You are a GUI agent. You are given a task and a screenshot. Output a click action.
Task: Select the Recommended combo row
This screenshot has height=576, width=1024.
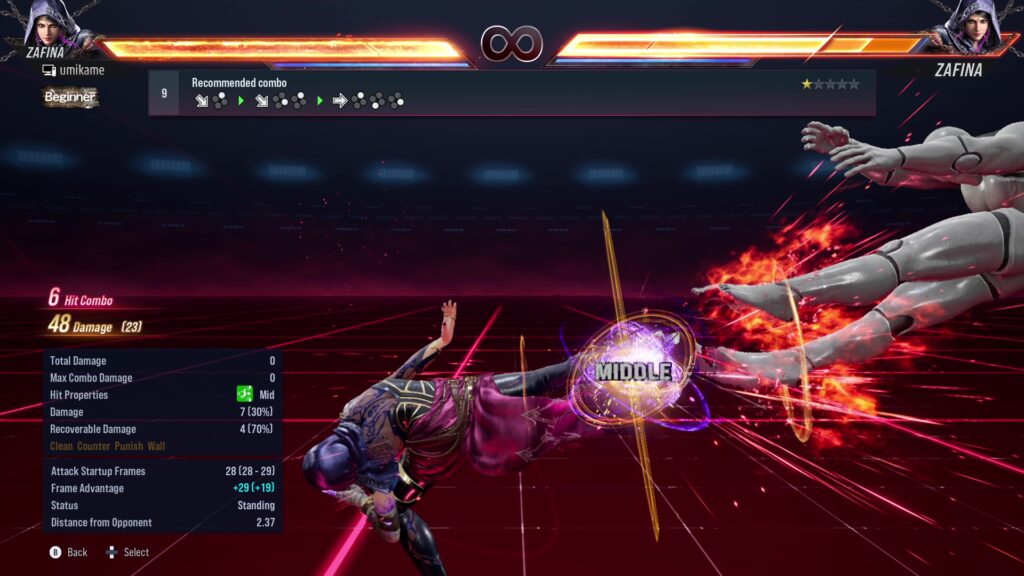[x=511, y=92]
